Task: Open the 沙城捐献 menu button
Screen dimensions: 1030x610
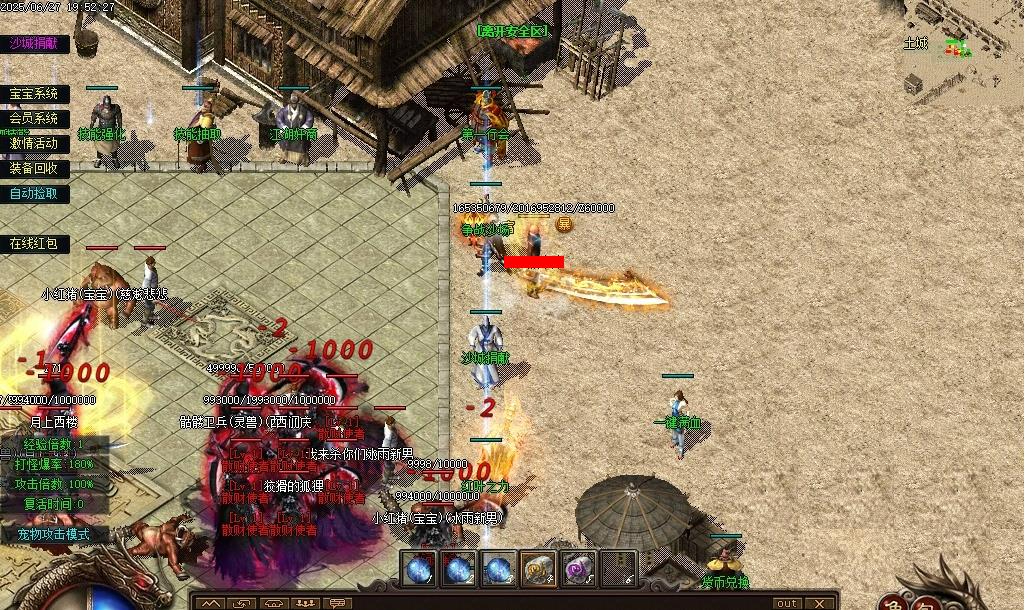Action: pos(34,43)
